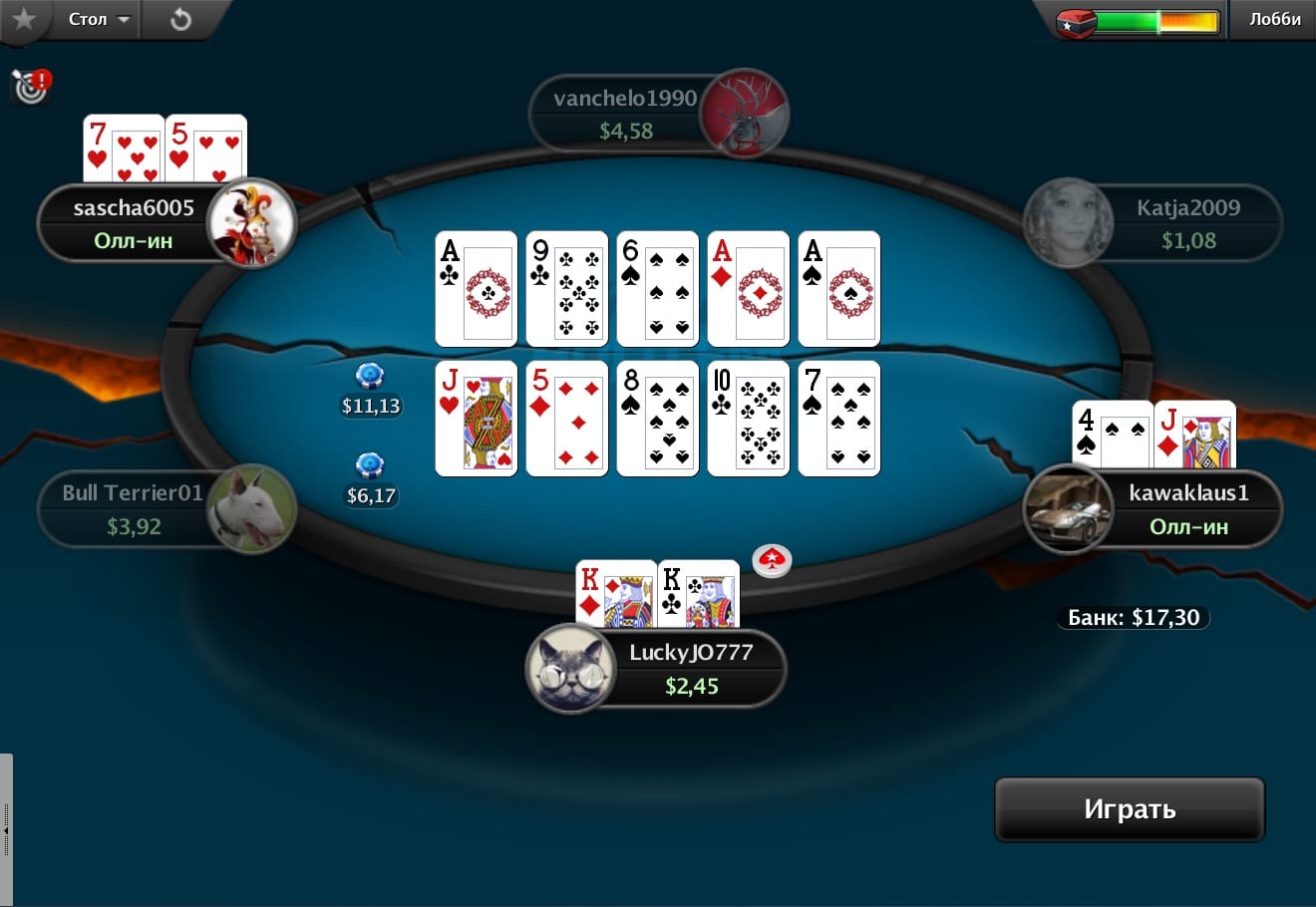1316x907 pixels.
Task: Open the target icon with red alert
Action: tap(31, 87)
